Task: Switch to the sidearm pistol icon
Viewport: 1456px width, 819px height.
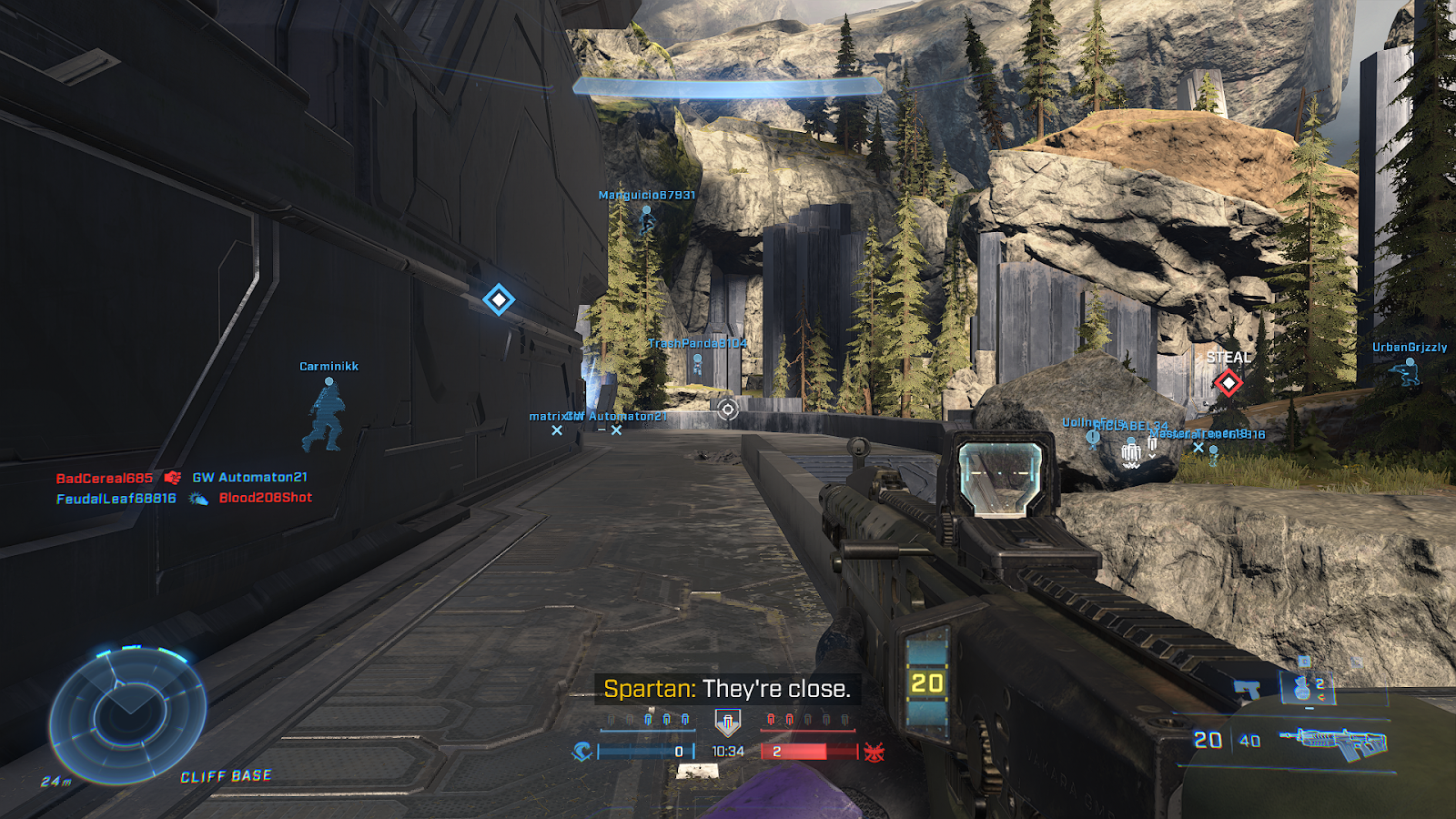Action: pyautogui.click(x=1247, y=690)
